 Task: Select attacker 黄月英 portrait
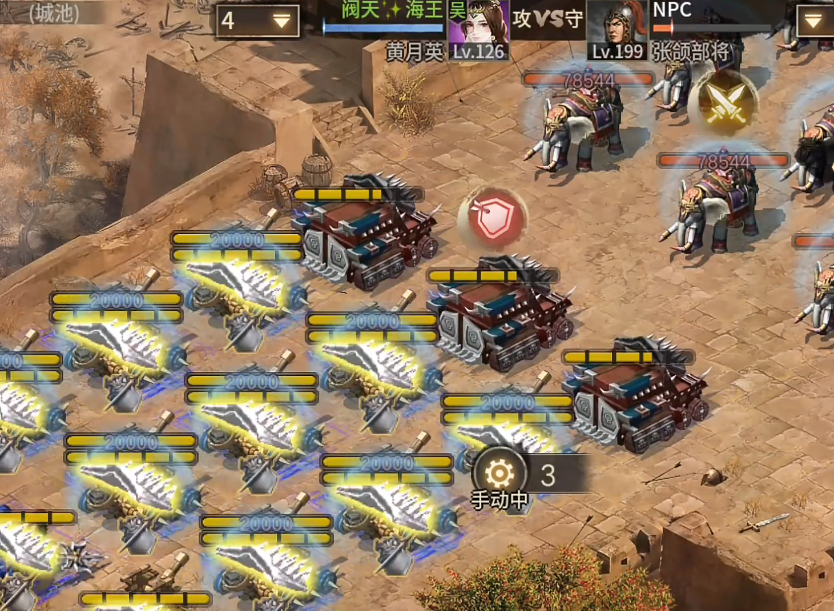point(478,30)
